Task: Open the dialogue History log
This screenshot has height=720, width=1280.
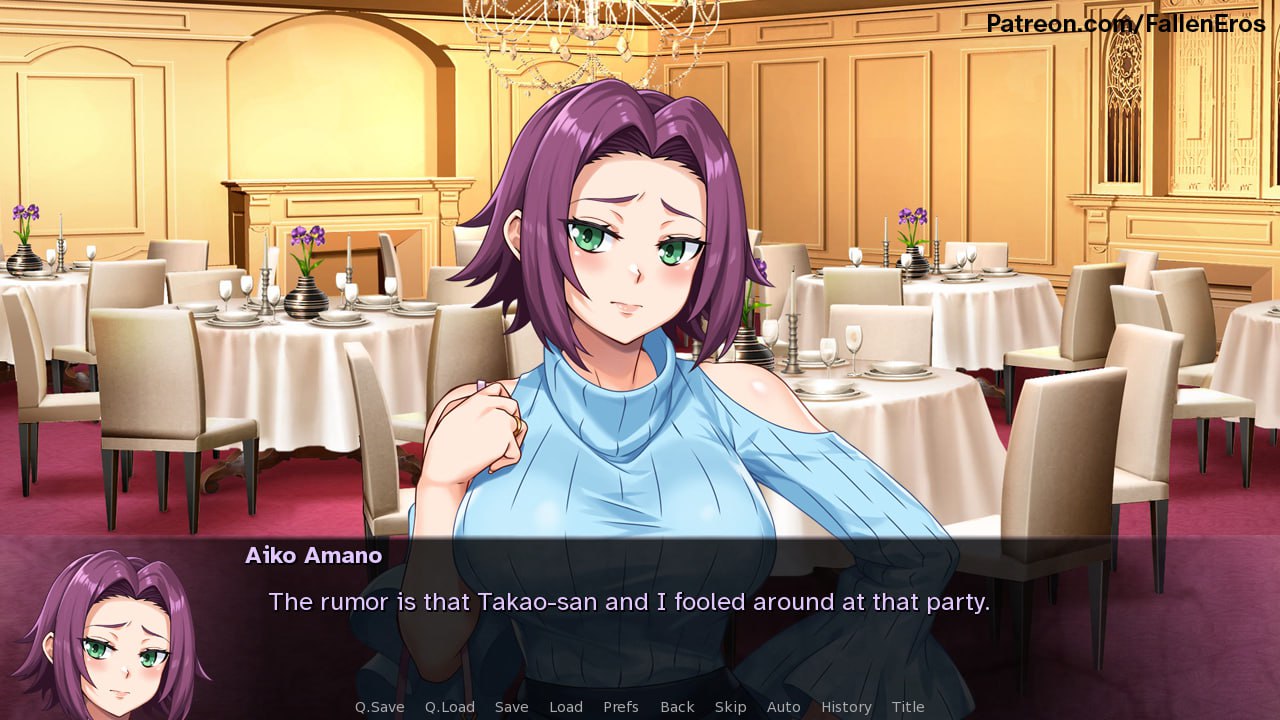Action: (846, 707)
